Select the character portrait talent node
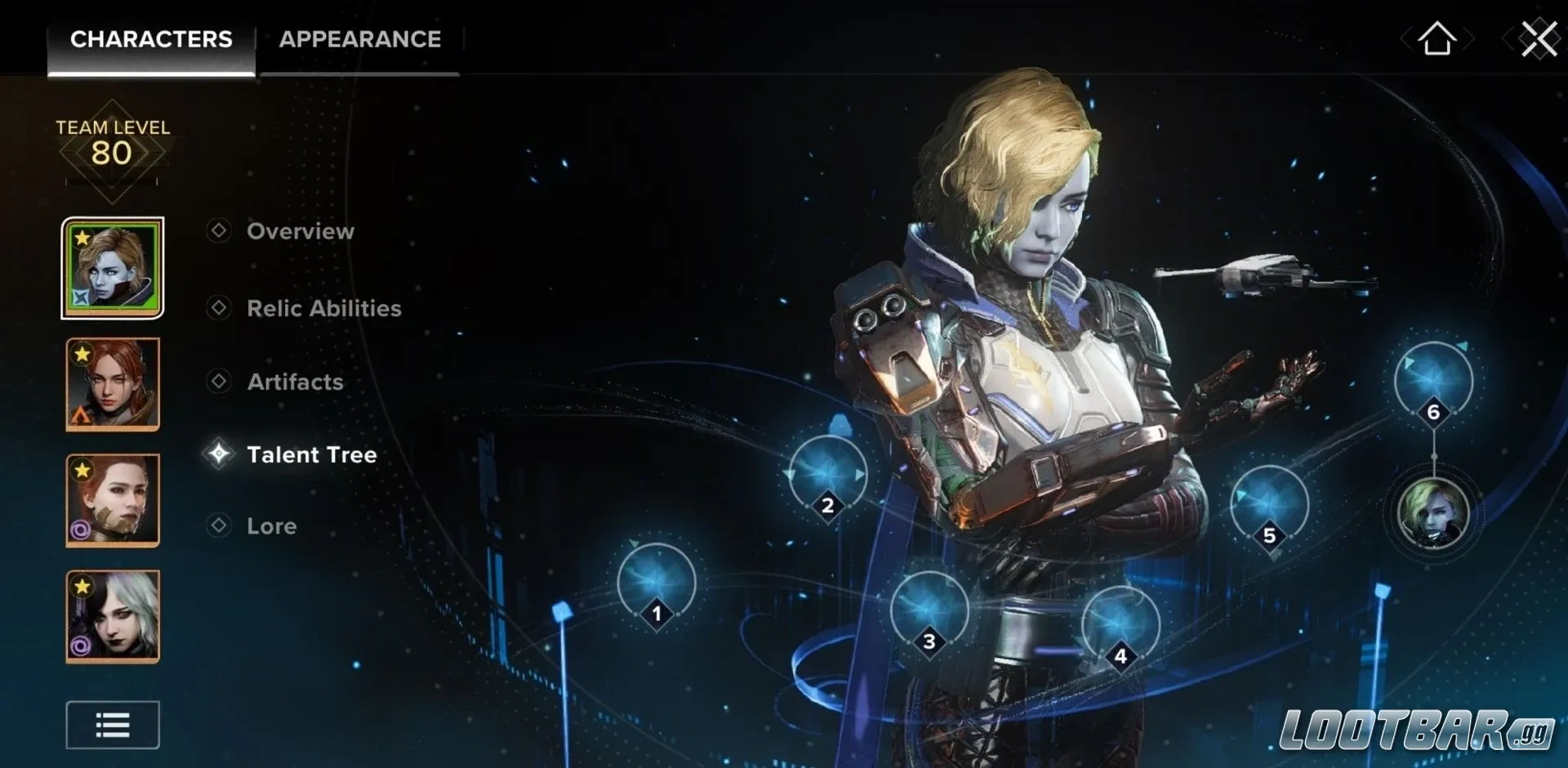Viewport: 1568px width, 768px height. tap(1433, 513)
